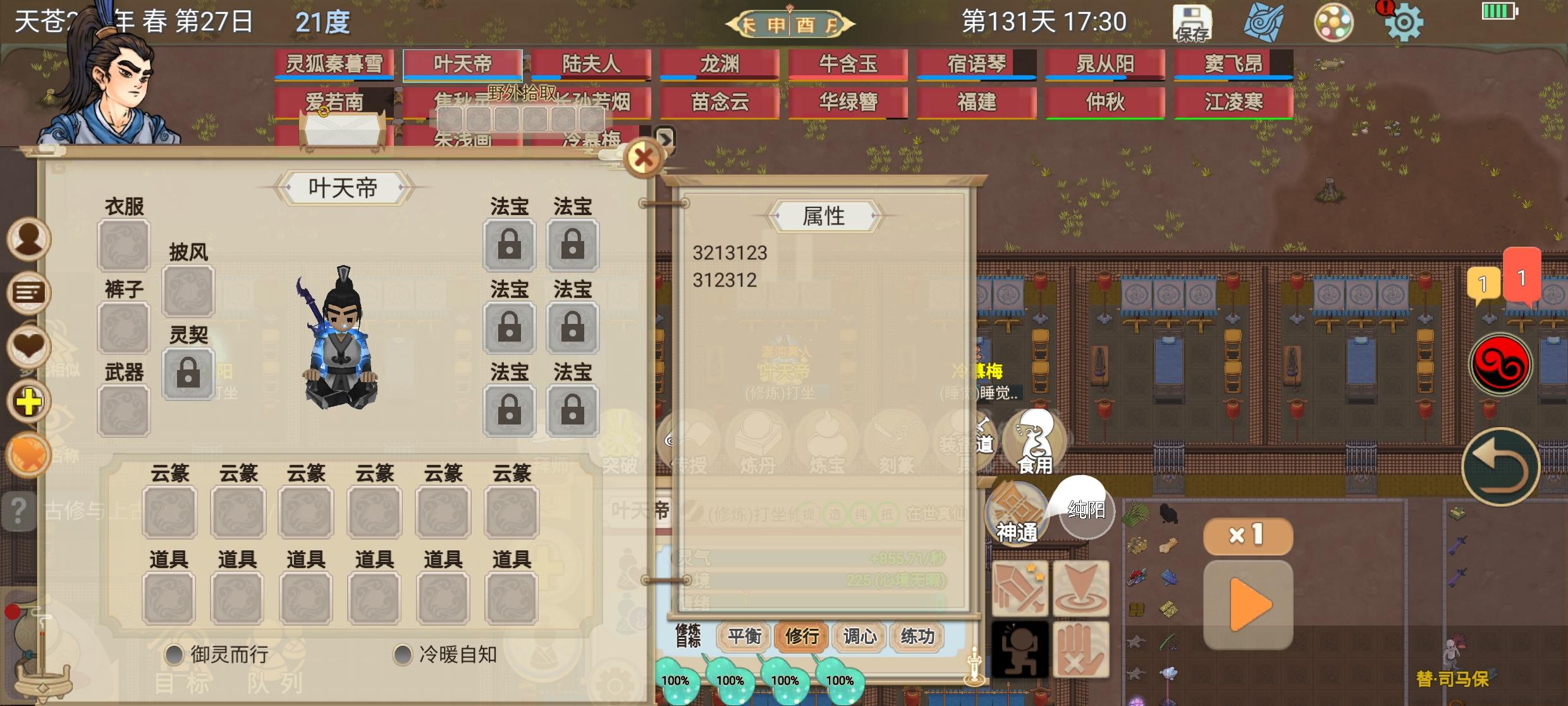Tap the yellow plus sidebar icon
The width and height of the screenshot is (1568, 706).
pos(27,399)
